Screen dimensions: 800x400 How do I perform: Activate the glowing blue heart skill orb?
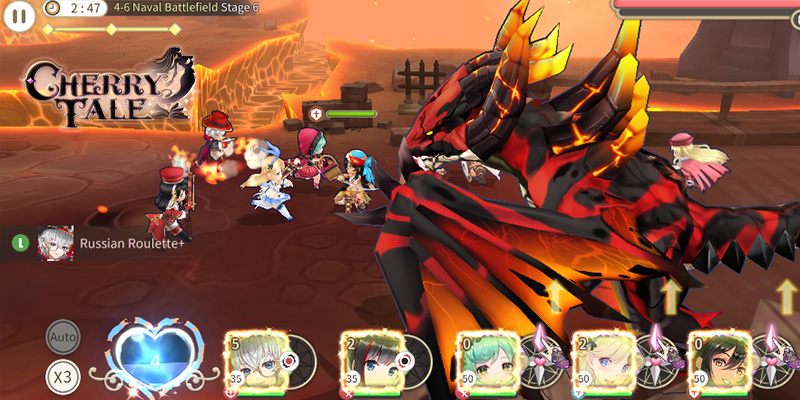[x=155, y=356]
